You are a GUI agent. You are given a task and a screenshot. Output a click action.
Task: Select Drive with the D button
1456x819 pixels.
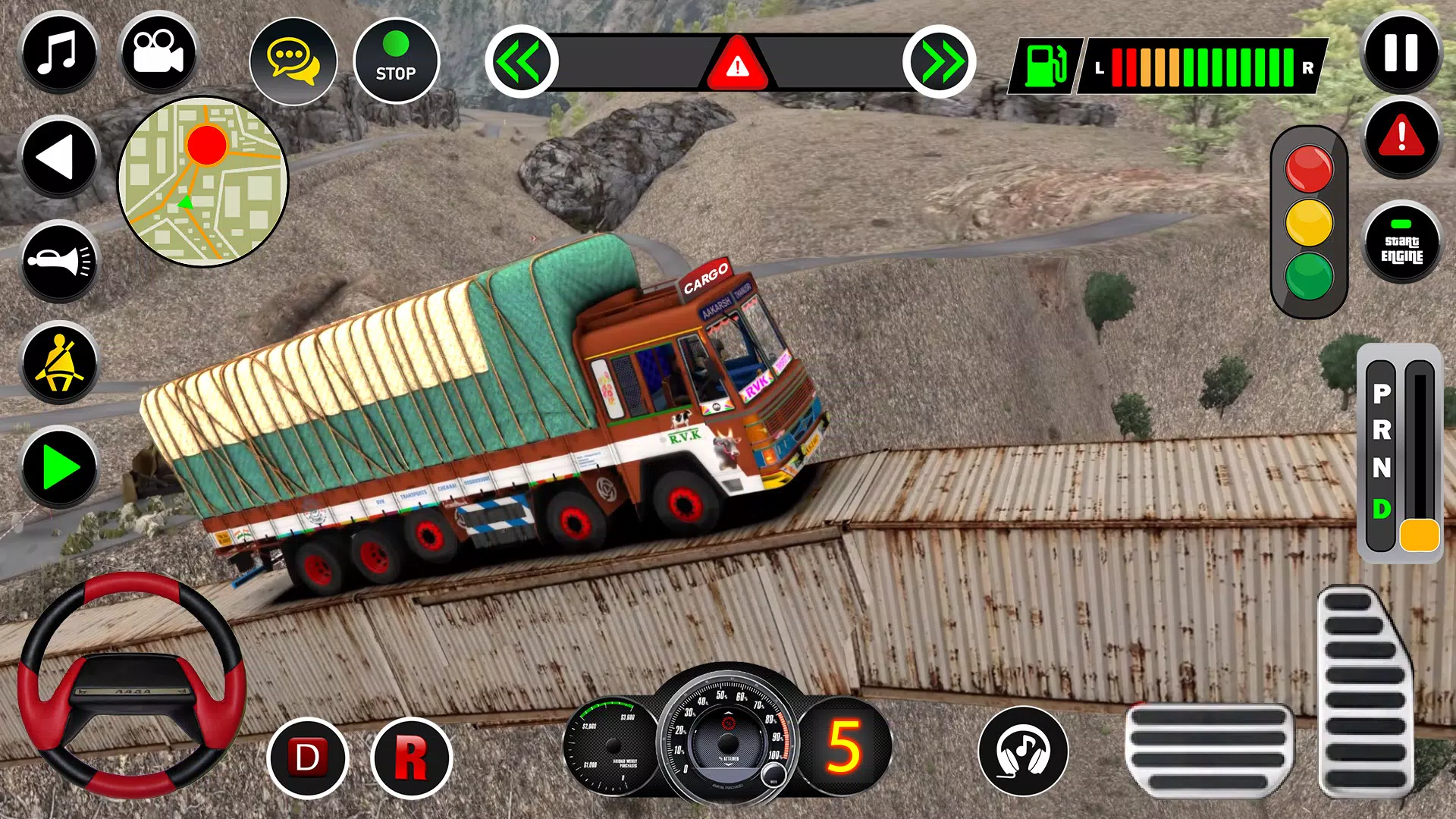tap(307, 758)
